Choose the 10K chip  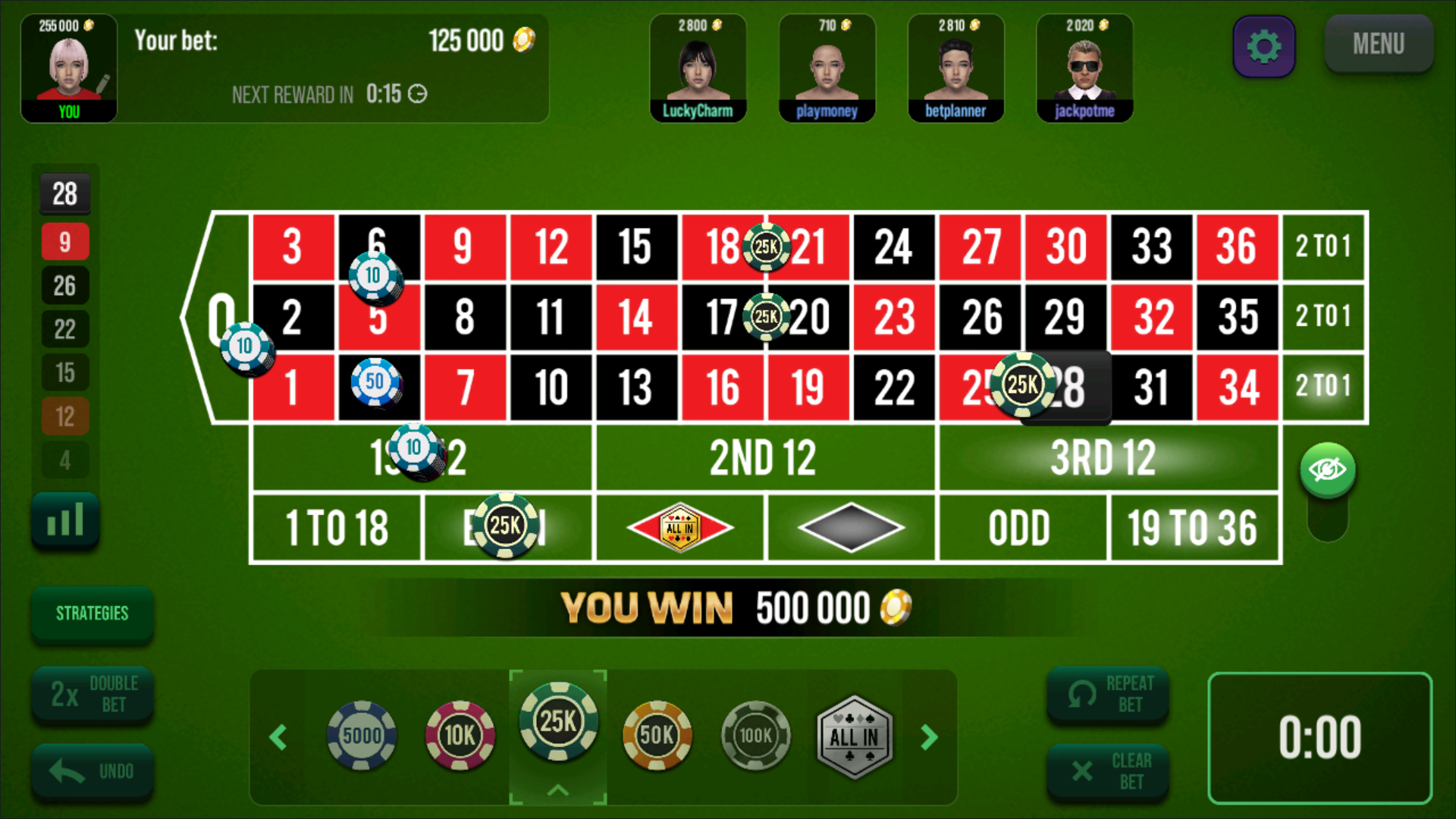[460, 736]
